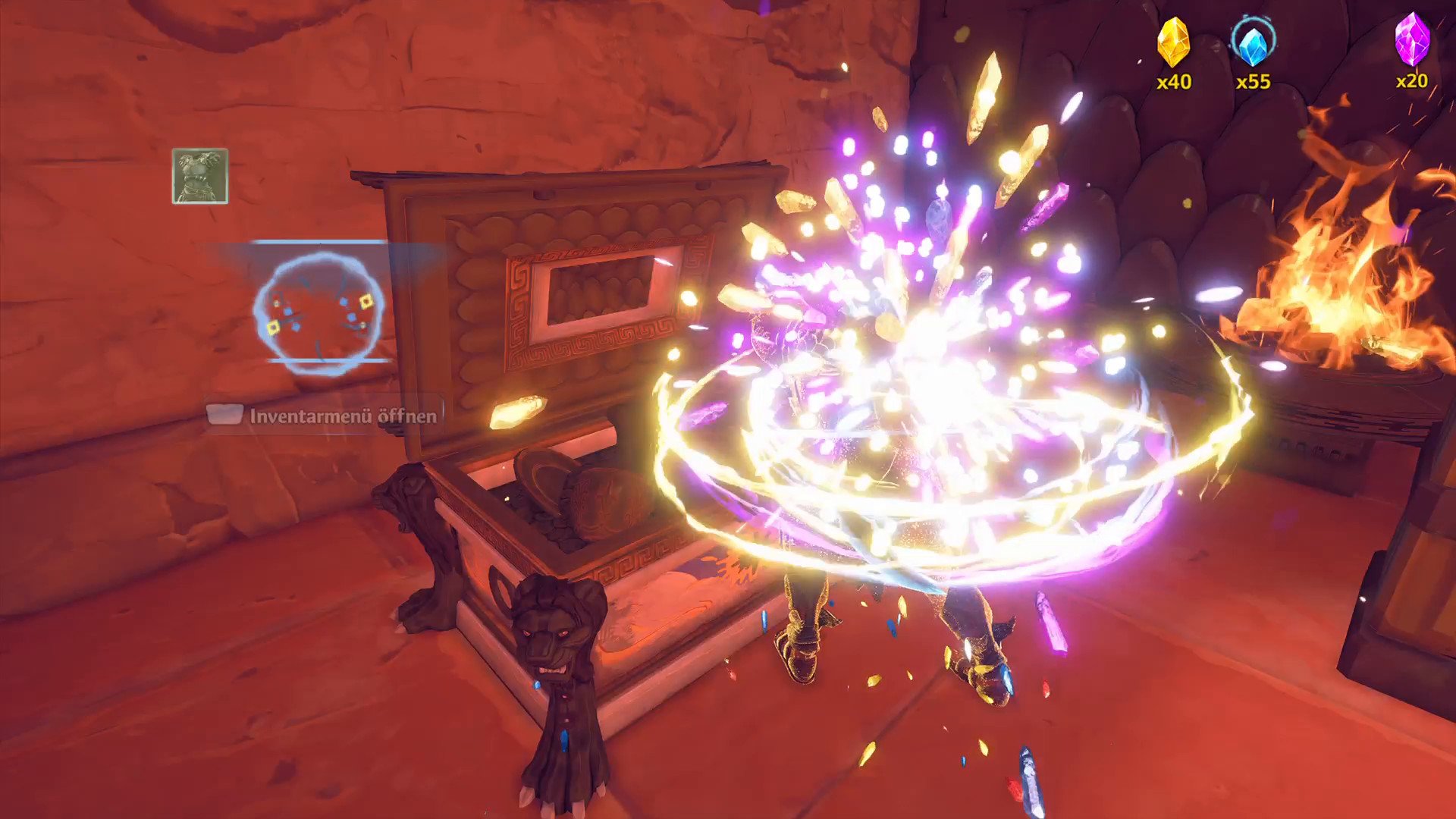
Task: Click the blue crystal currency icon
Action: pyautogui.click(x=1253, y=42)
